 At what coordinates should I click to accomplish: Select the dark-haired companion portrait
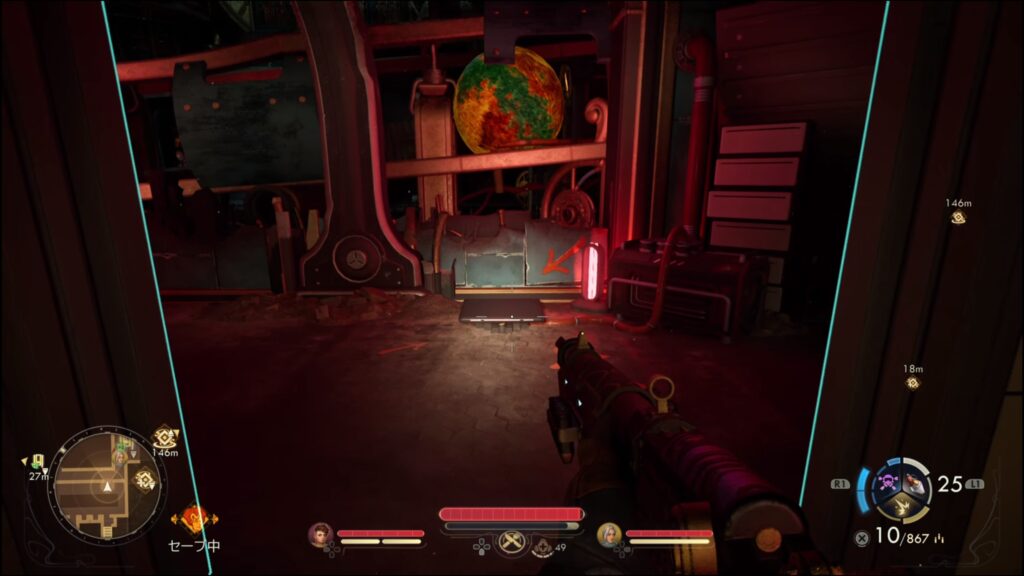(321, 535)
